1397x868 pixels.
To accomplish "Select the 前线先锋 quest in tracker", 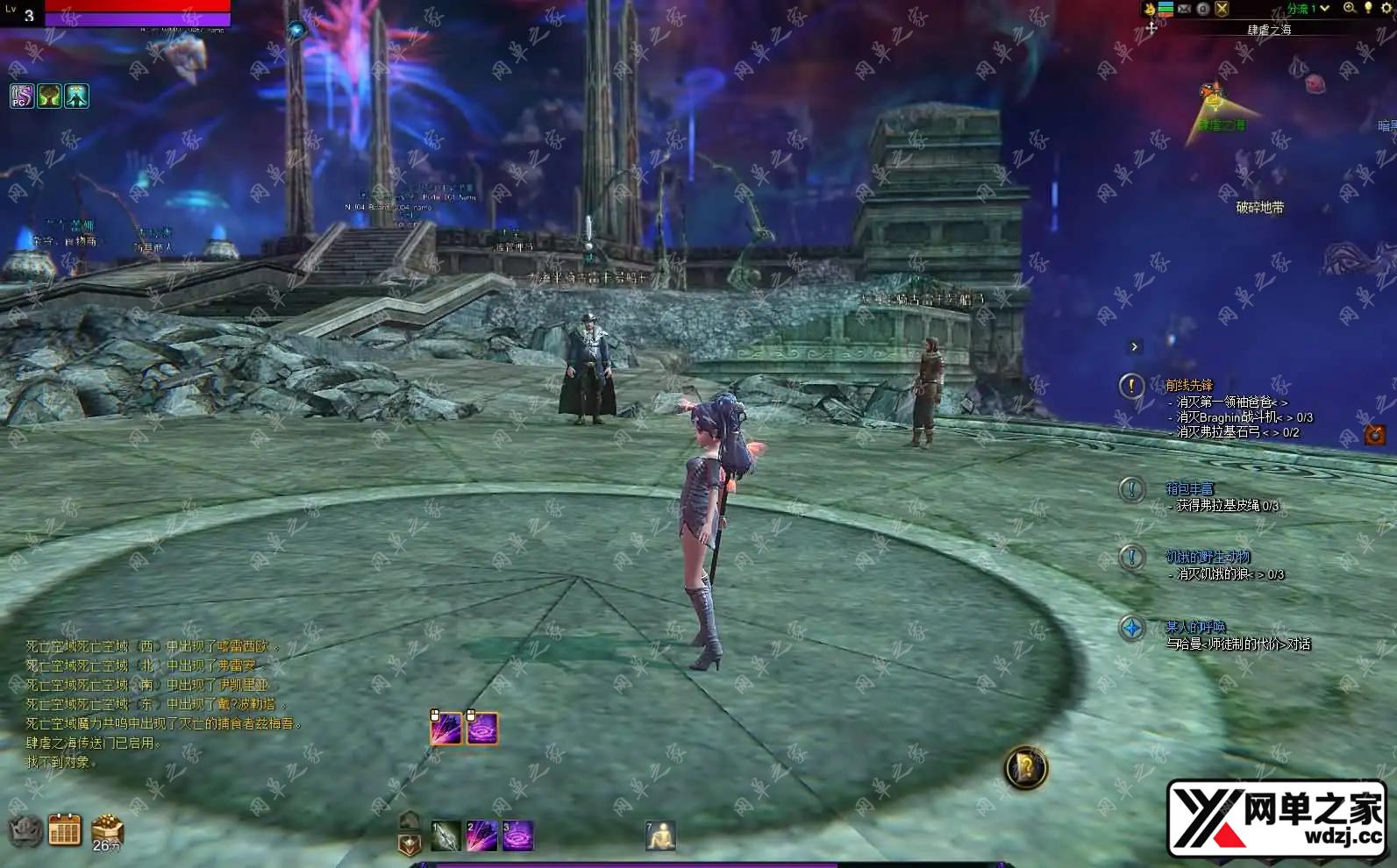I will coord(1189,385).
